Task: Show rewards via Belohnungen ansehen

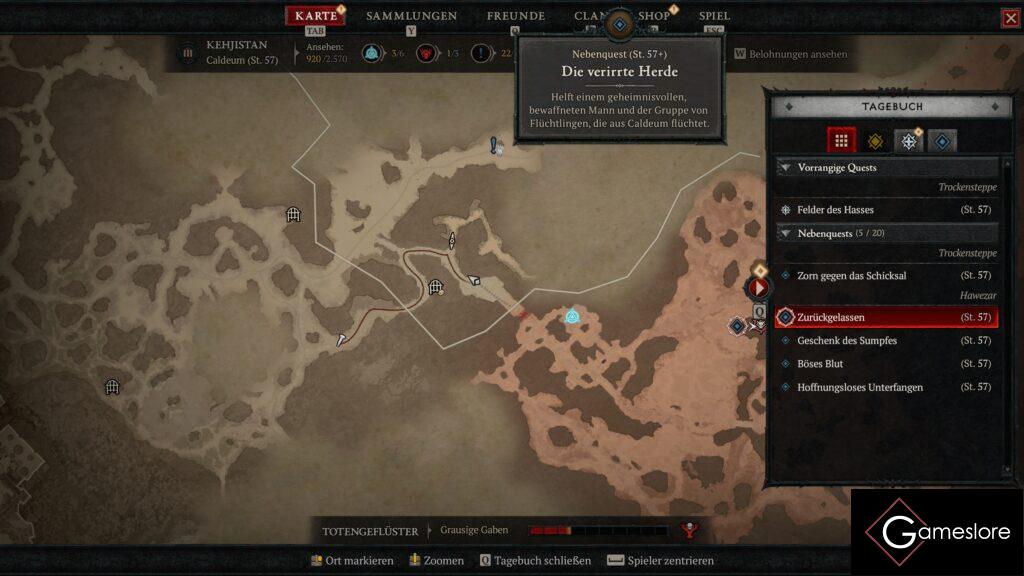Action: coord(790,54)
